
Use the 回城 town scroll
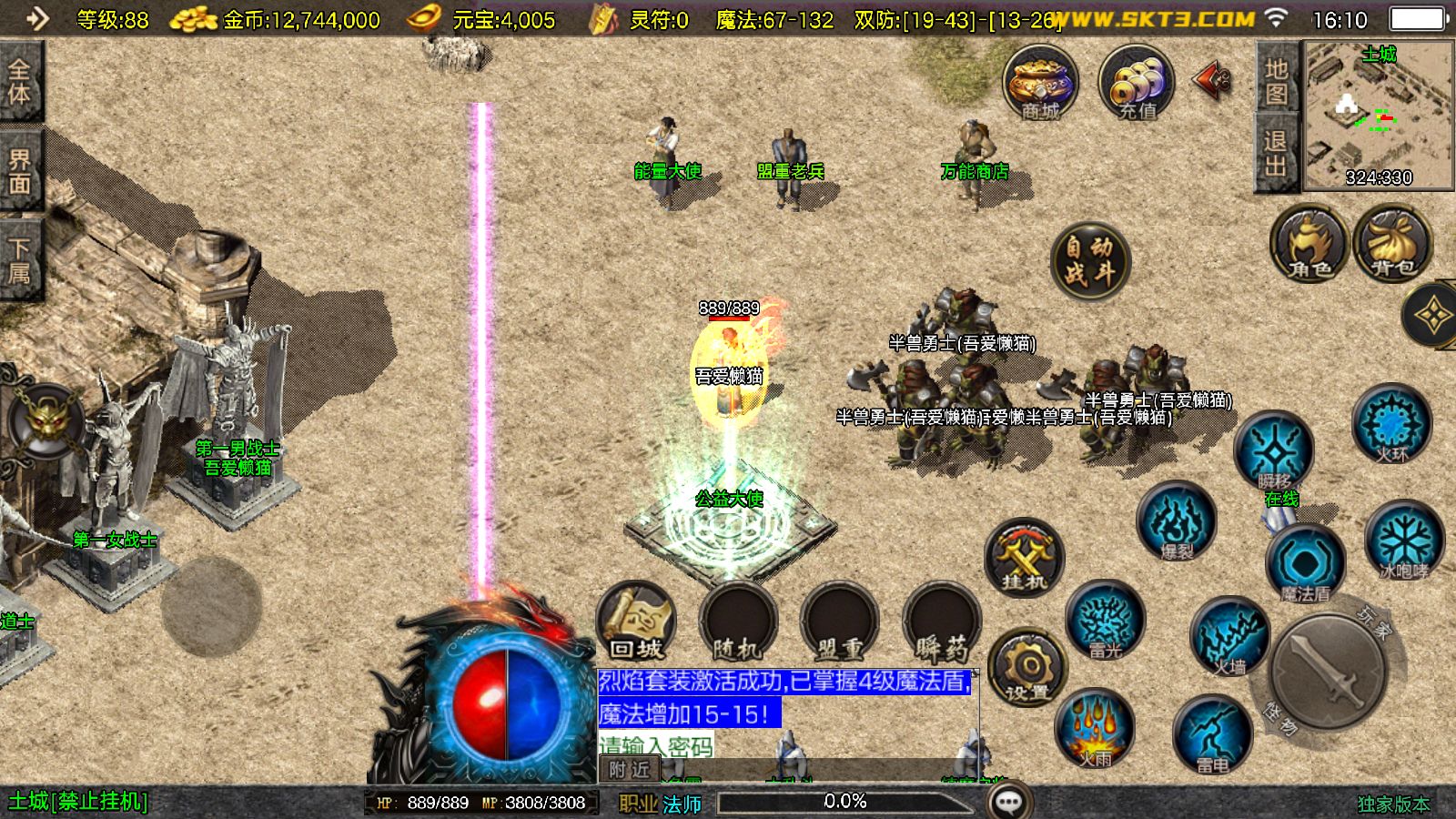coord(637,623)
